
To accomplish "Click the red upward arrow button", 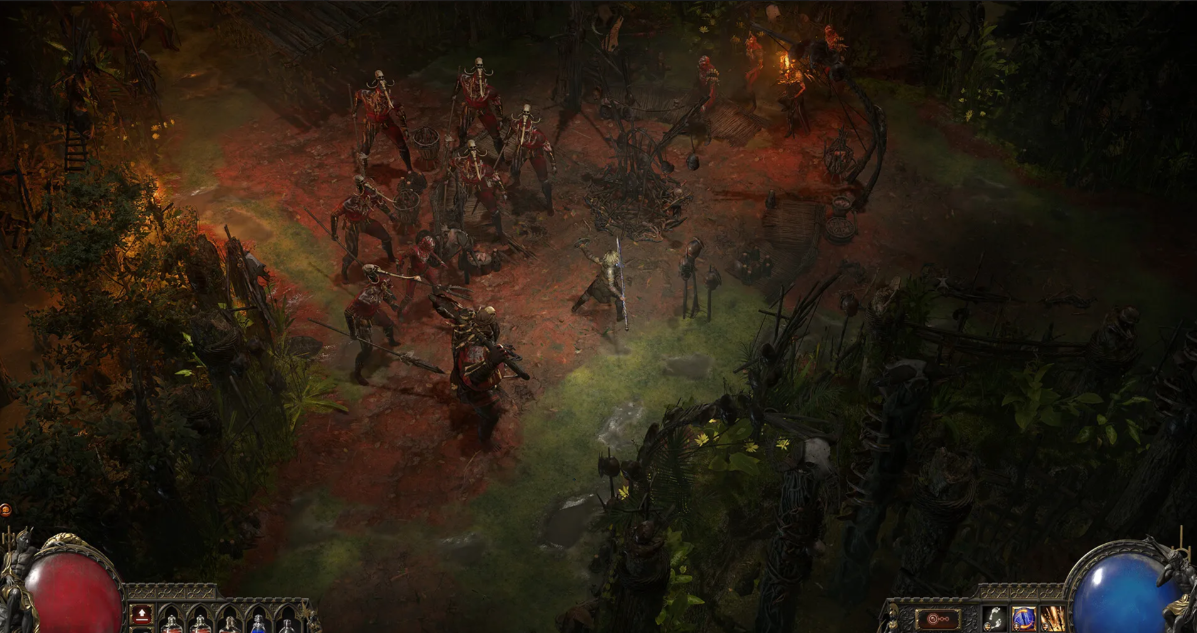I will pyautogui.click(x=141, y=614).
